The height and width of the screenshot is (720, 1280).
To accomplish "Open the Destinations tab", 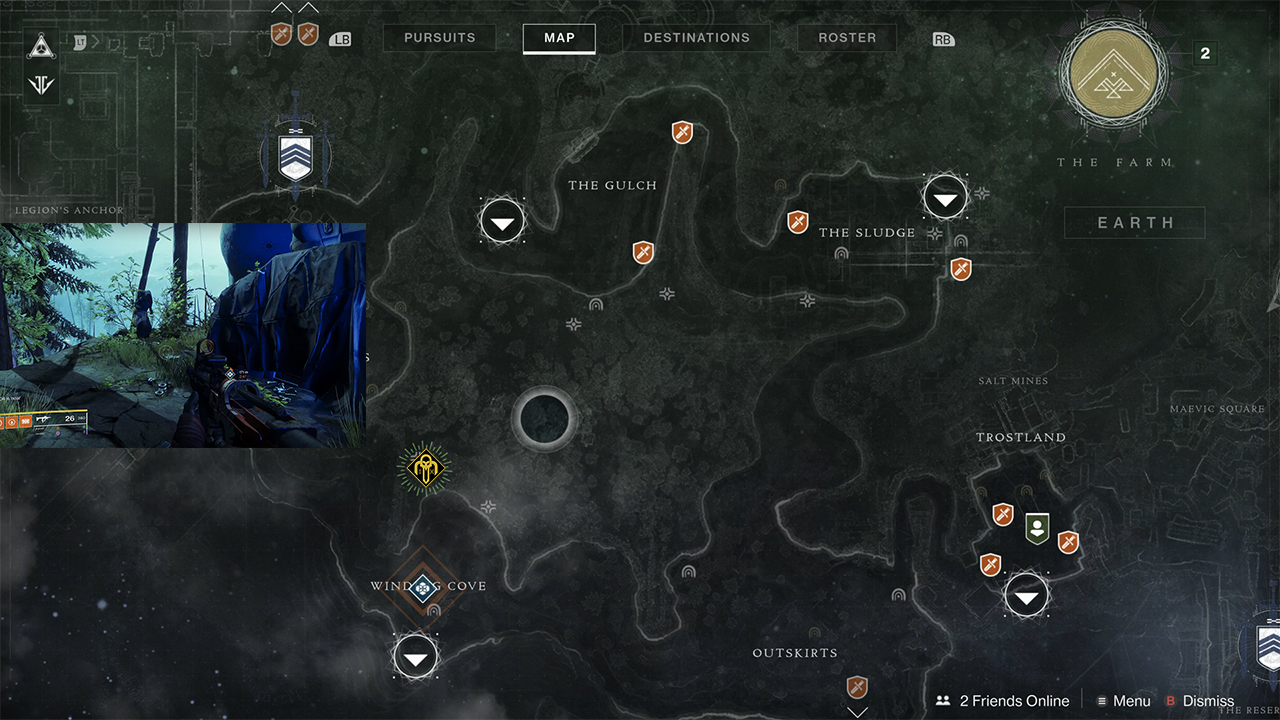I will [696, 38].
